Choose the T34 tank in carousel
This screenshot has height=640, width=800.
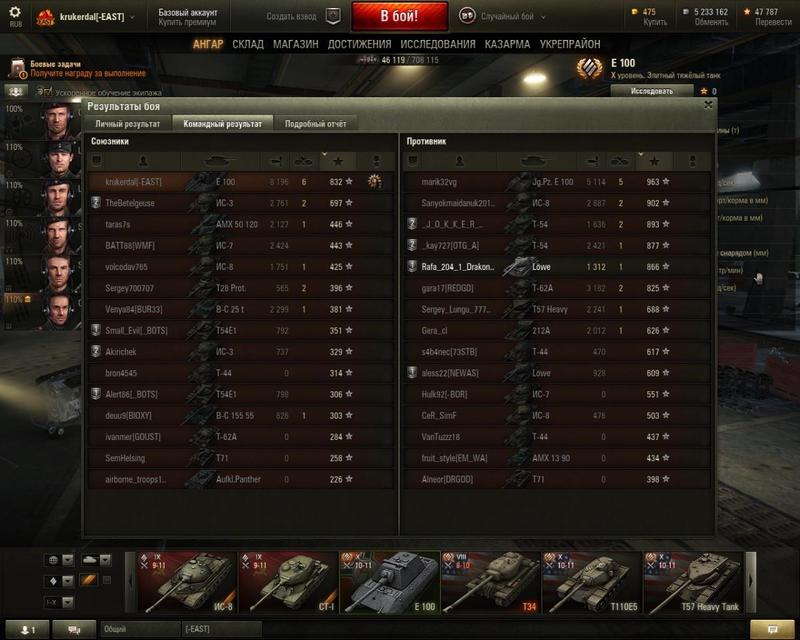click(488, 581)
